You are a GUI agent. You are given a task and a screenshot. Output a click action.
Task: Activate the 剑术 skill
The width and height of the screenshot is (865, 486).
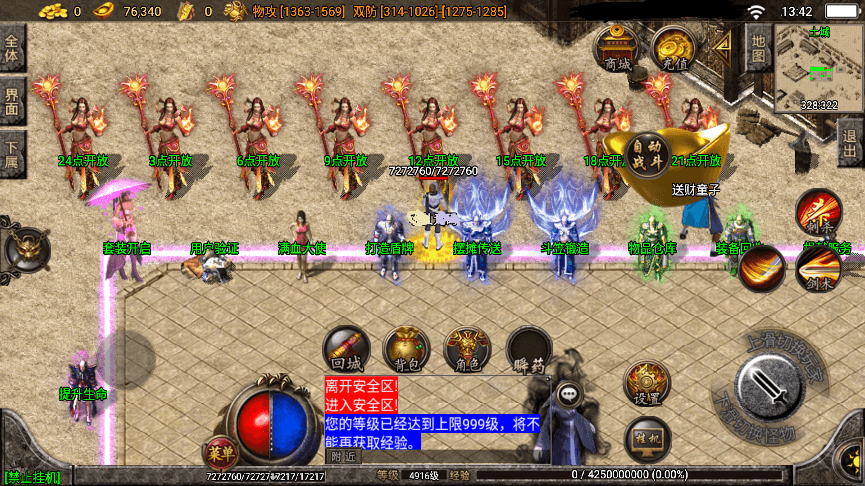(817, 269)
